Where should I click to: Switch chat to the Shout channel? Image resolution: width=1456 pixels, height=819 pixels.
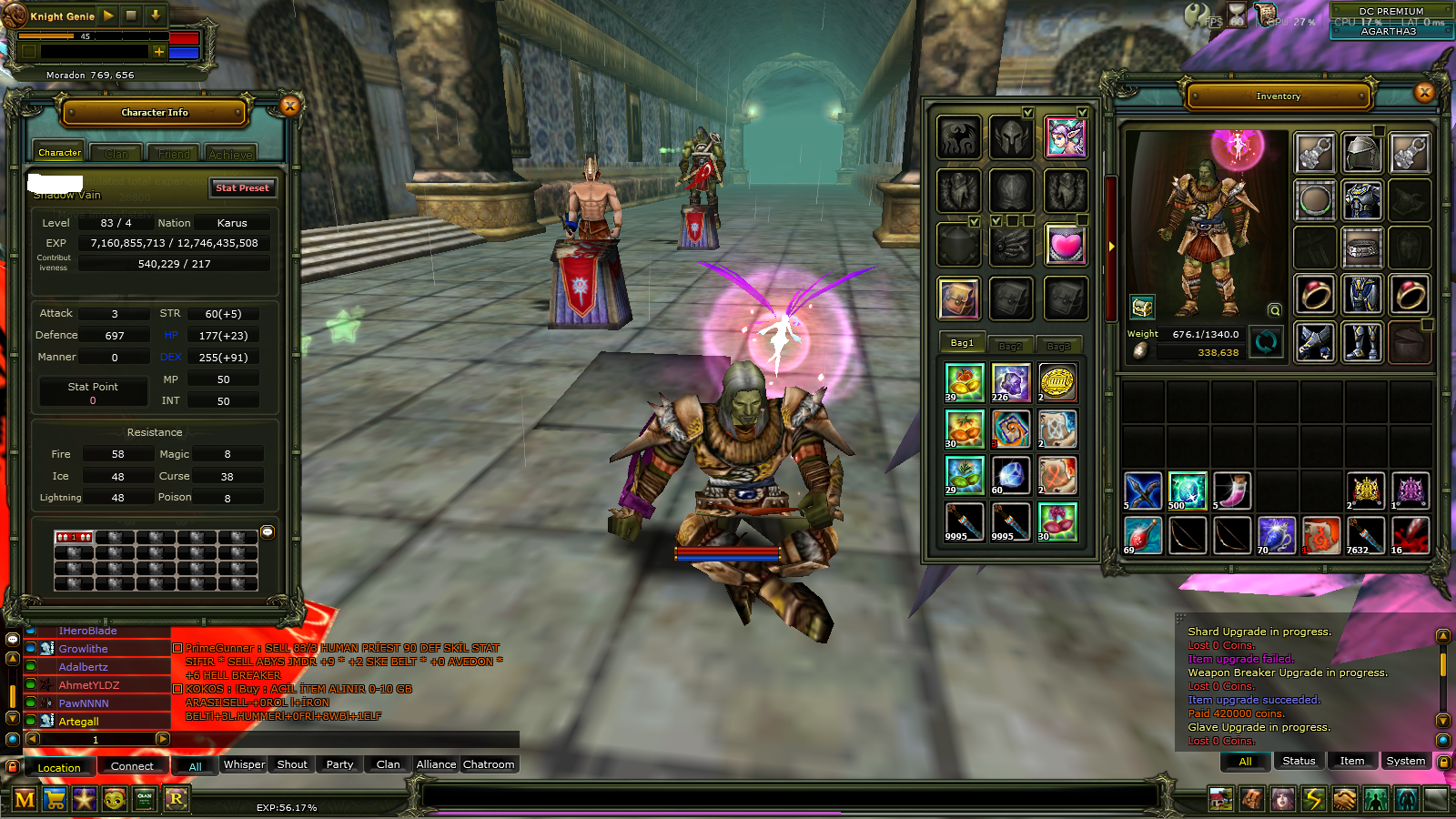coord(292,764)
